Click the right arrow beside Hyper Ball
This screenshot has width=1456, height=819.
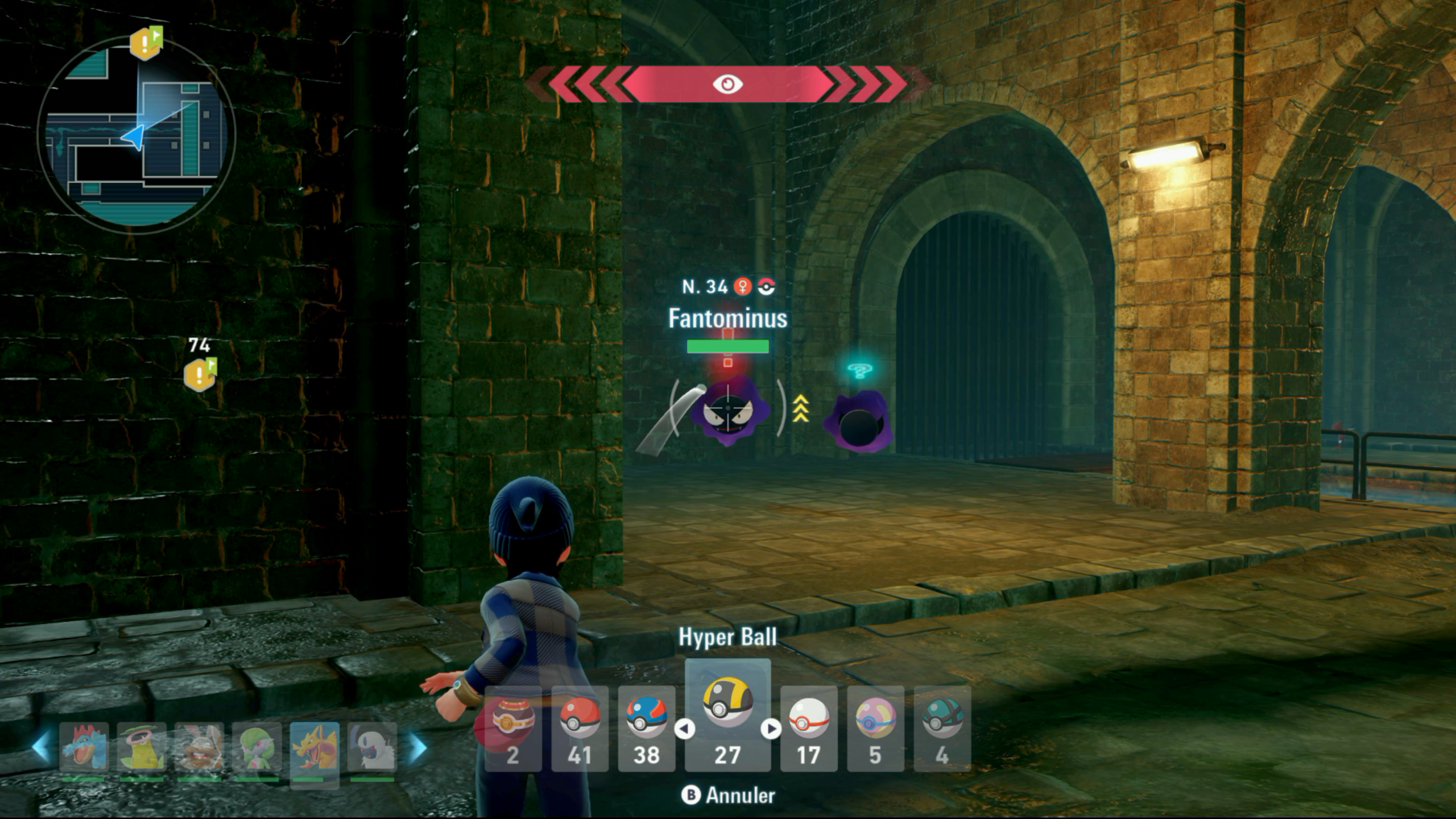771,729
